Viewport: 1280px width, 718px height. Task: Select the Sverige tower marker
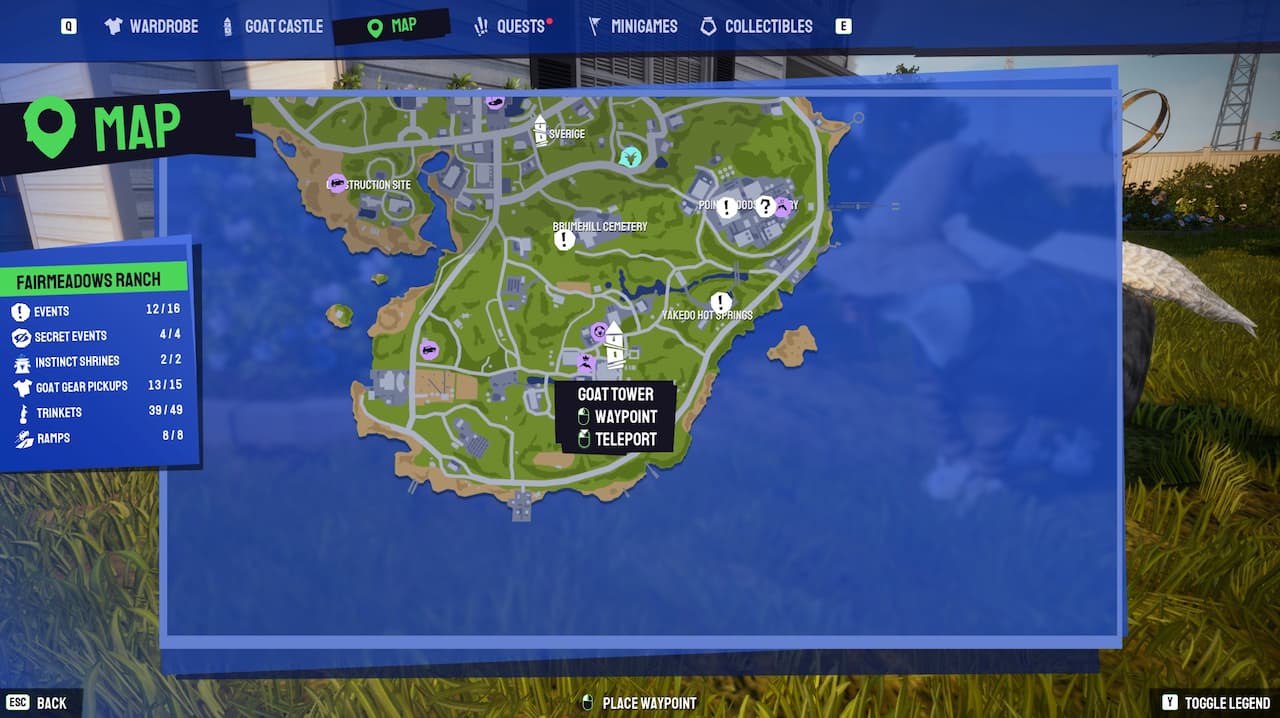coord(540,130)
